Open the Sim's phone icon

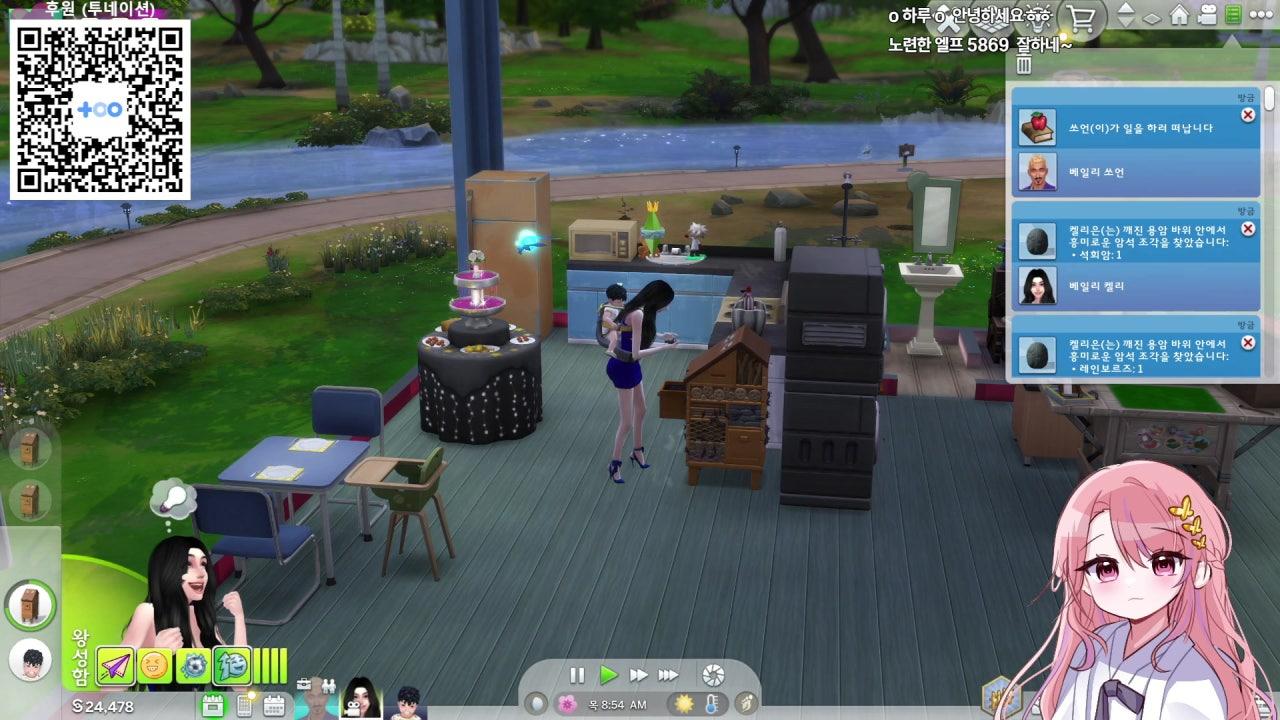(246, 705)
